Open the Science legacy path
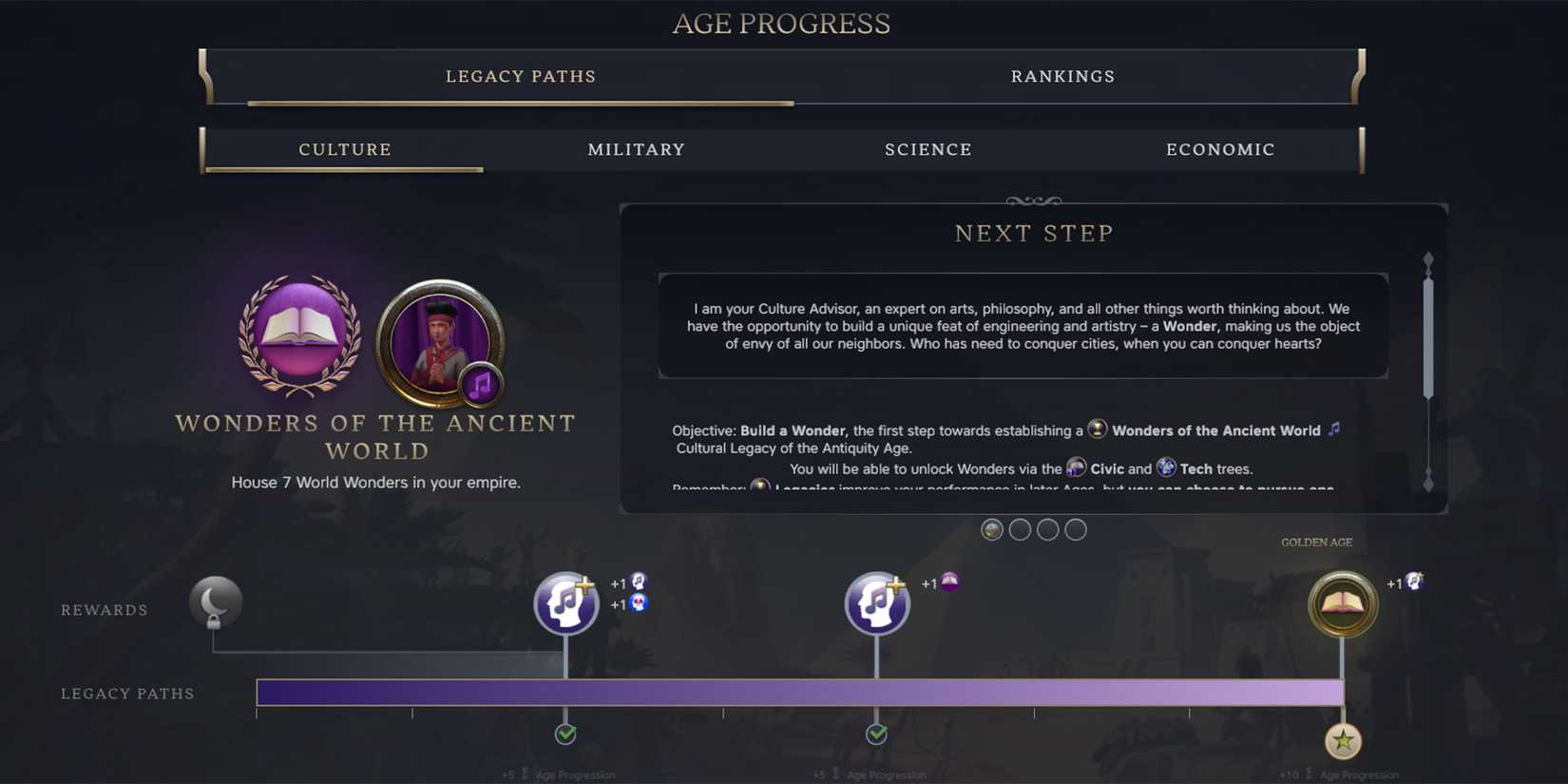This screenshot has width=1568, height=784. click(x=927, y=149)
